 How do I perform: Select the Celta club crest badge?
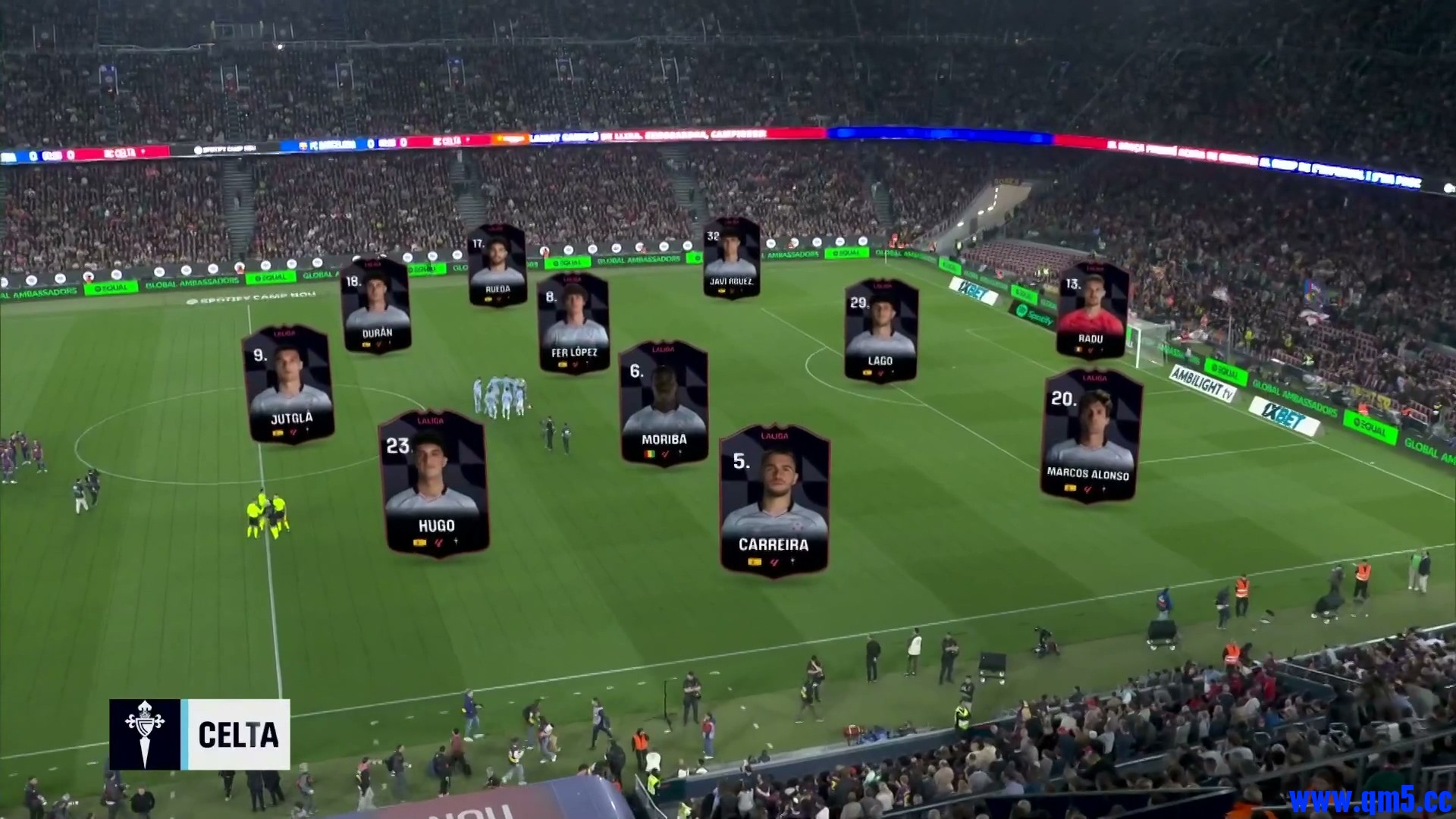(x=145, y=735)
